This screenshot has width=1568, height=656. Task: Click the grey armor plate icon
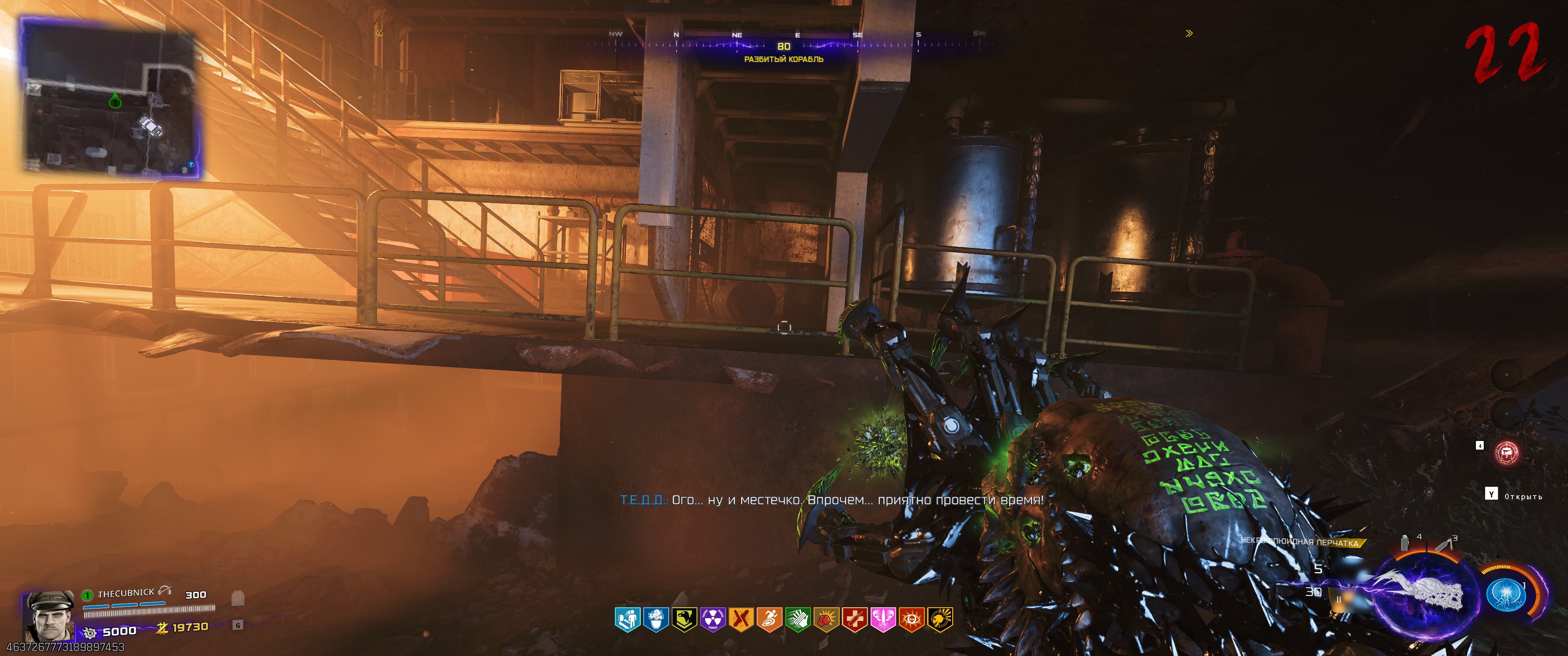click(x=238, y=599)
